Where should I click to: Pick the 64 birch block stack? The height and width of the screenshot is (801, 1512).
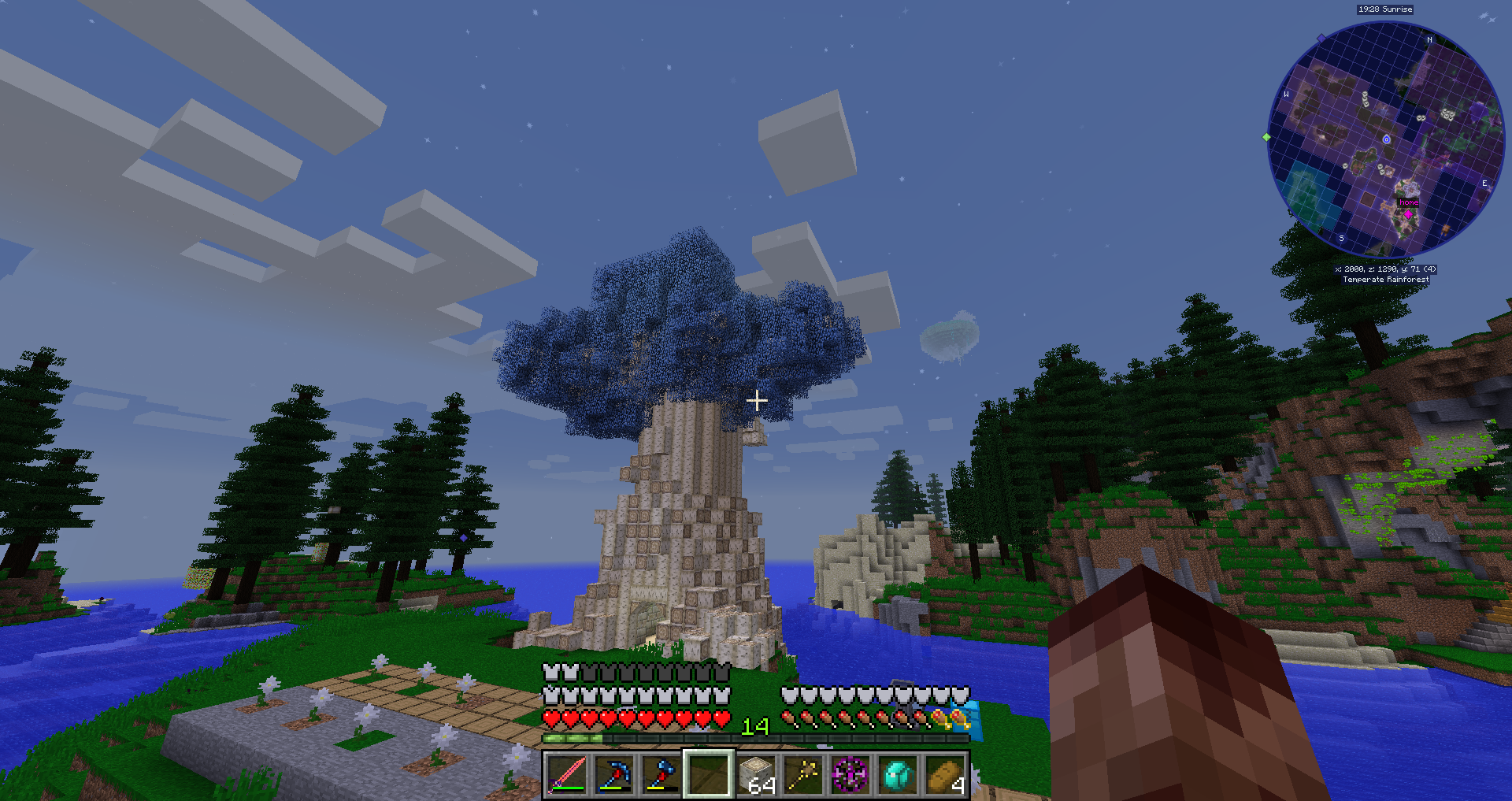(756, 775)
